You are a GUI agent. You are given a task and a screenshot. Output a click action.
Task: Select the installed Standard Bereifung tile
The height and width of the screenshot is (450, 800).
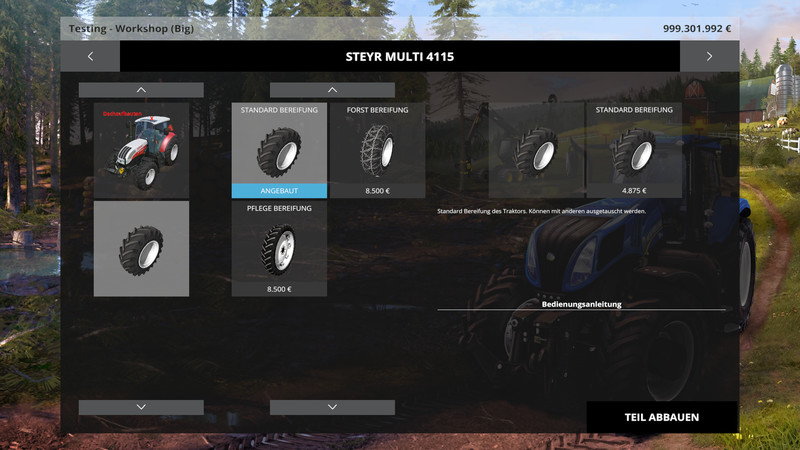[279, 150]
